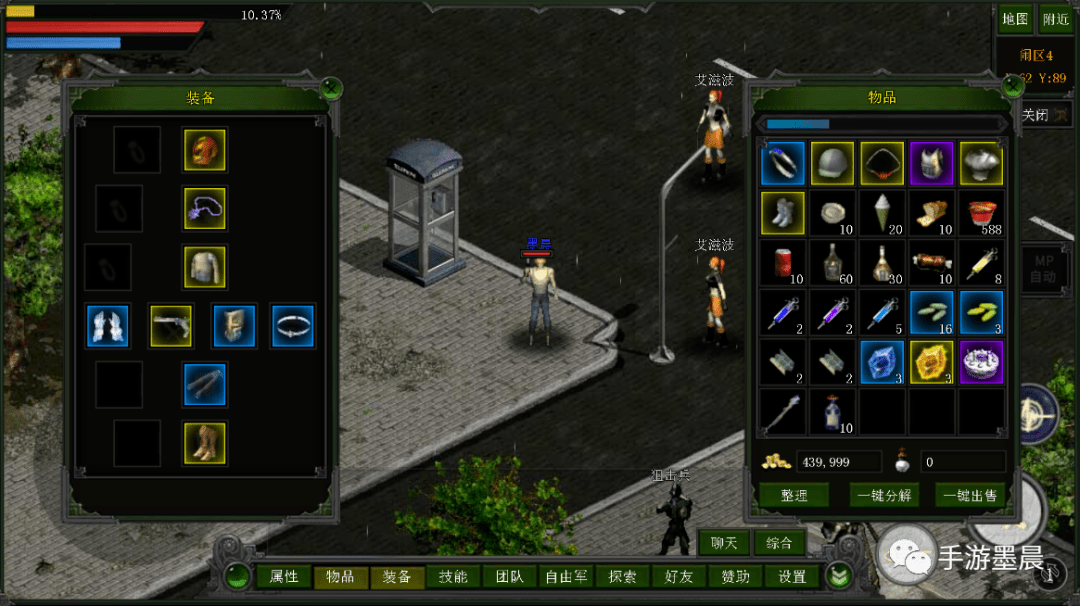Open the 好友 friends list
1080x606 pixels.
pos(678,577)
